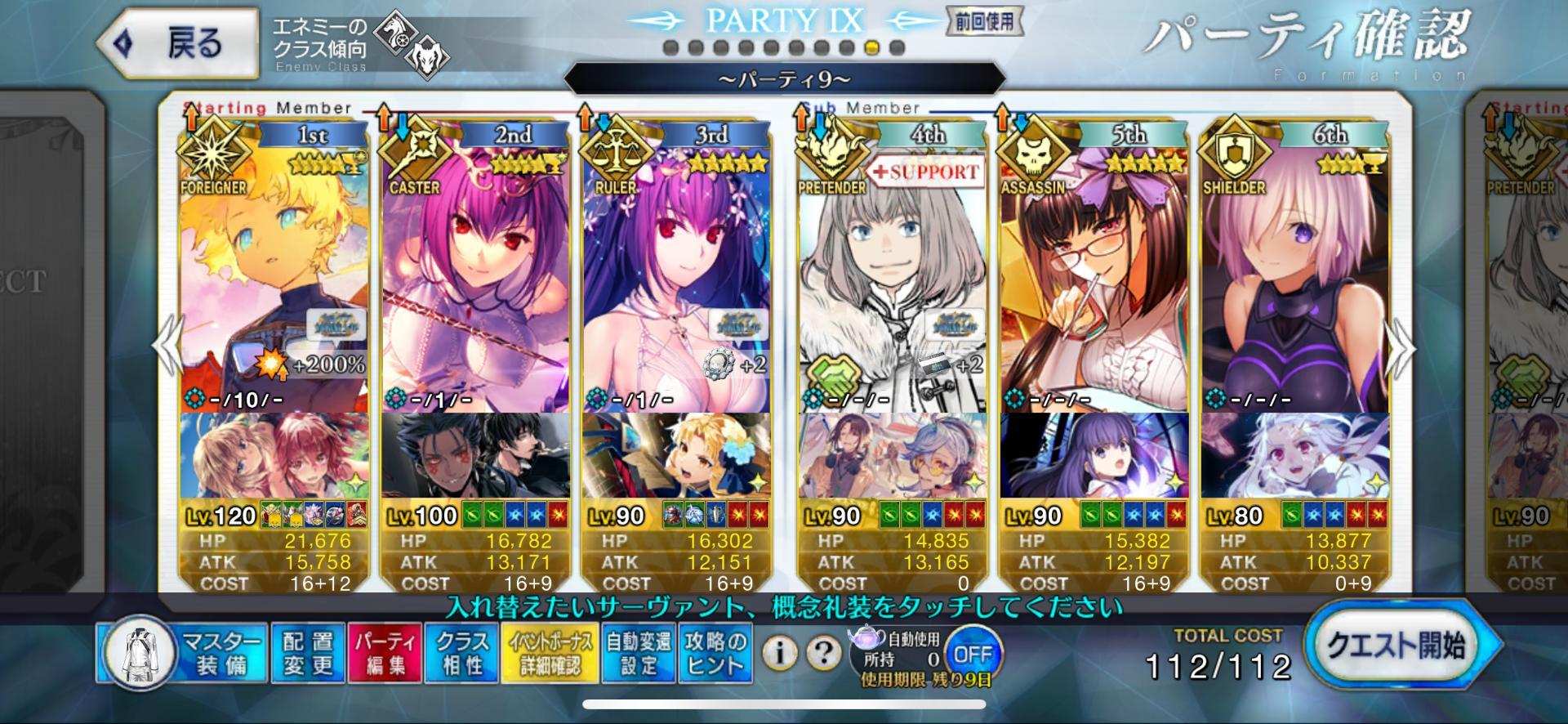This screenshot has height=724, width=1568.
Task: Switch to the ~パーティ9~ party tab
Action: click(x=784, y=79)
